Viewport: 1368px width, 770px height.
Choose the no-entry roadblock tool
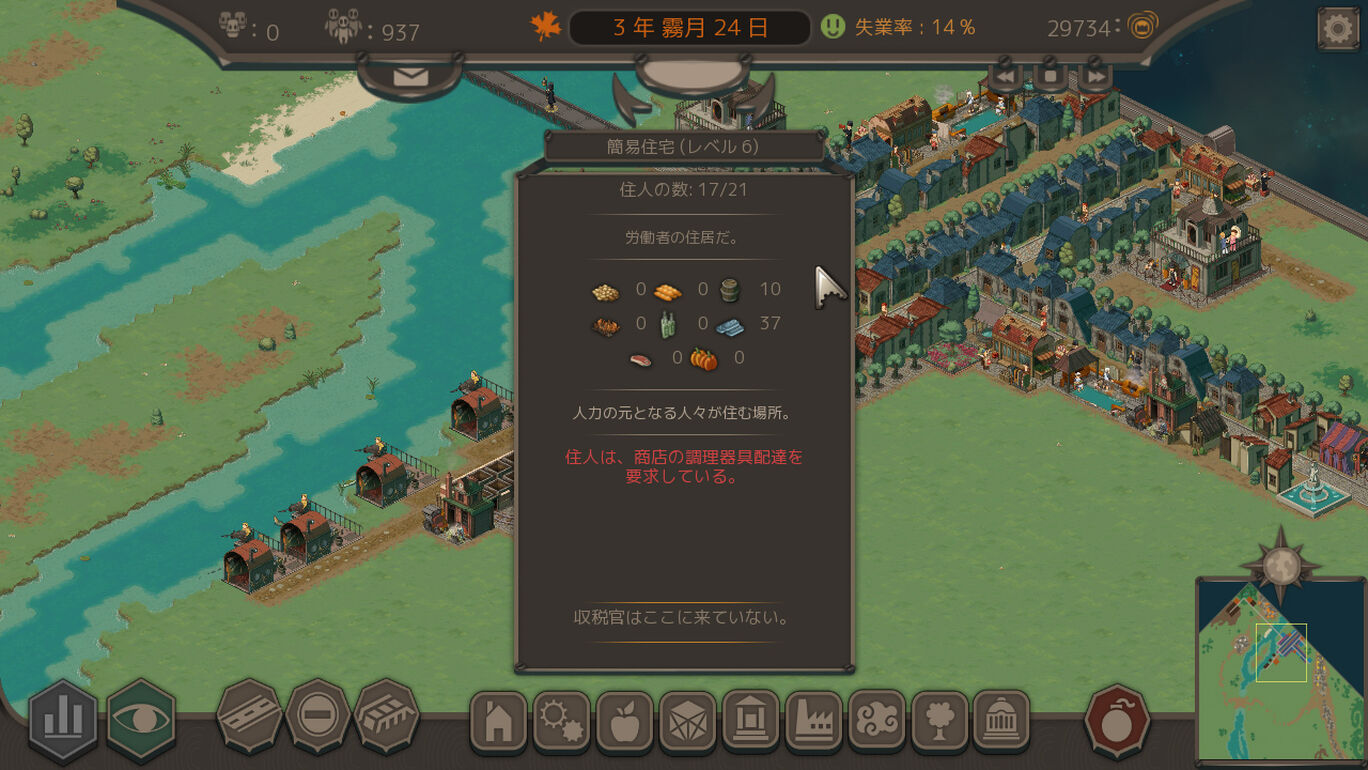317,716
